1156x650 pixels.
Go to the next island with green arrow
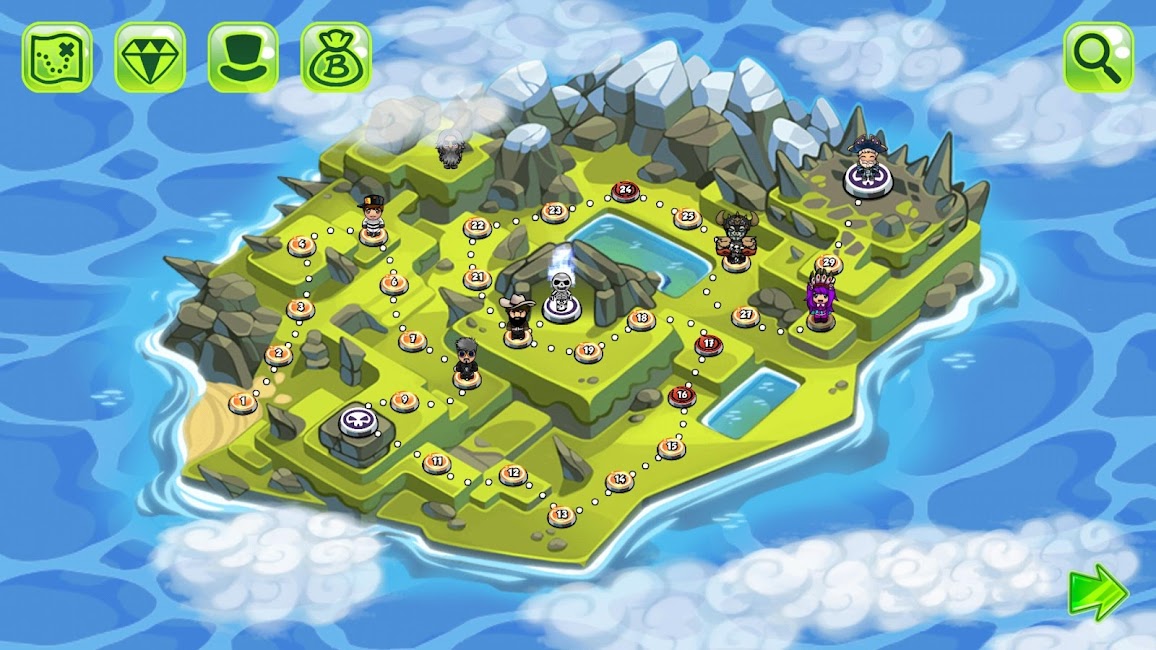[1098, 593]
